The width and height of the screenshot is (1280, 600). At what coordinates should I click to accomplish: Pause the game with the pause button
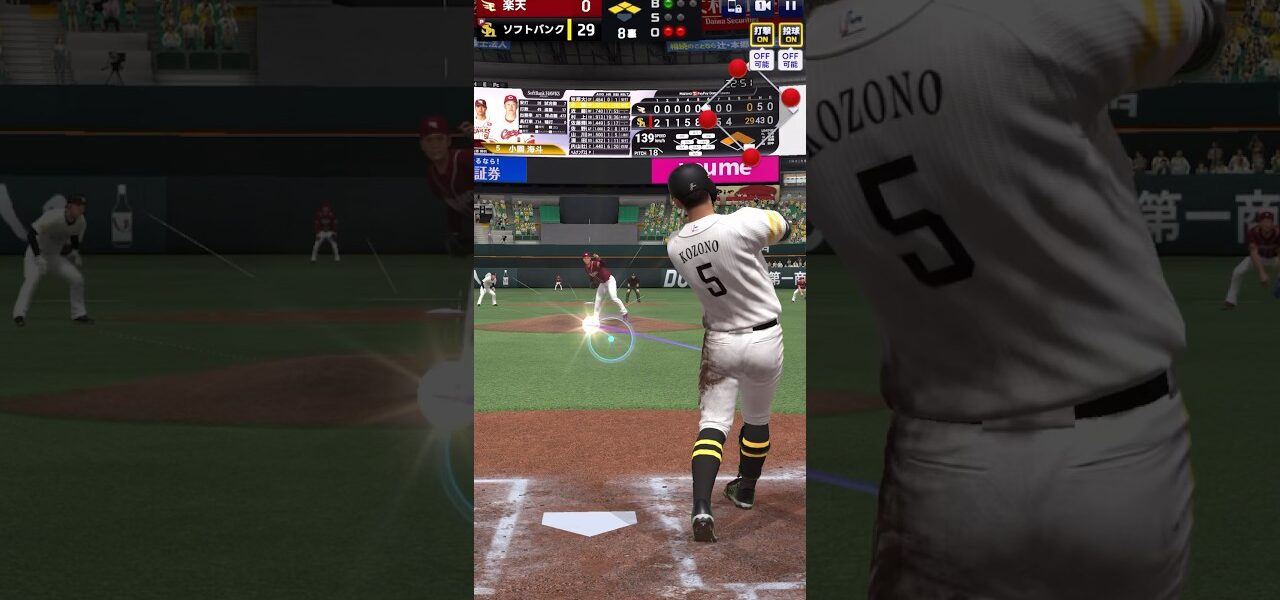click(x=791, y=7)
